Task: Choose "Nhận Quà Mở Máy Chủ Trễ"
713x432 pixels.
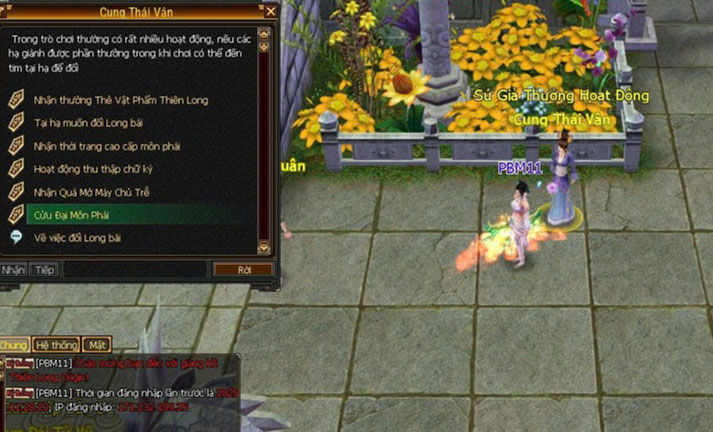Action: click(x=91, y=192)
